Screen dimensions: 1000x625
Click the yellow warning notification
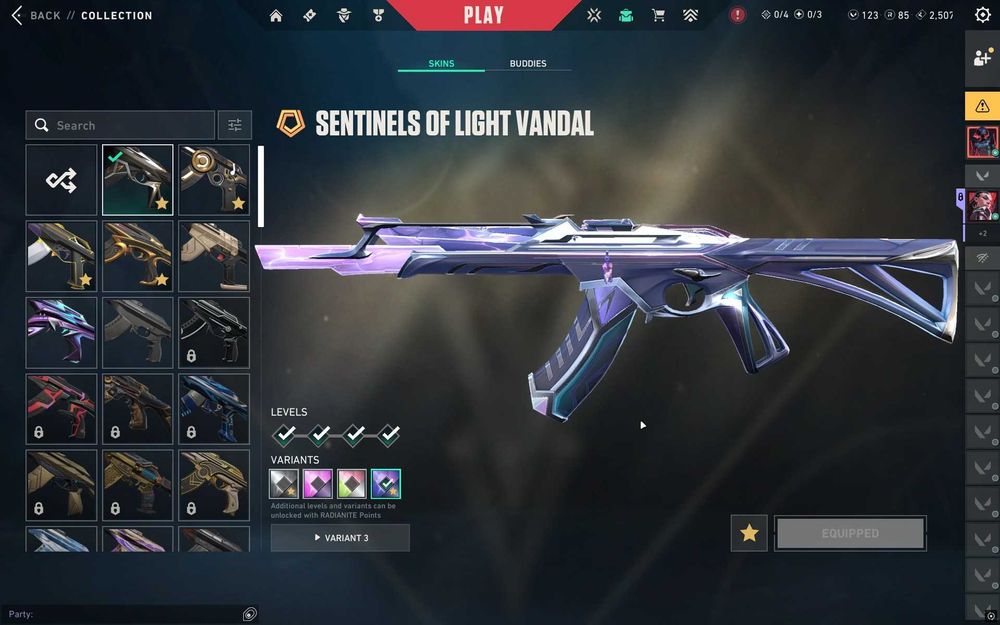(982, 106)
